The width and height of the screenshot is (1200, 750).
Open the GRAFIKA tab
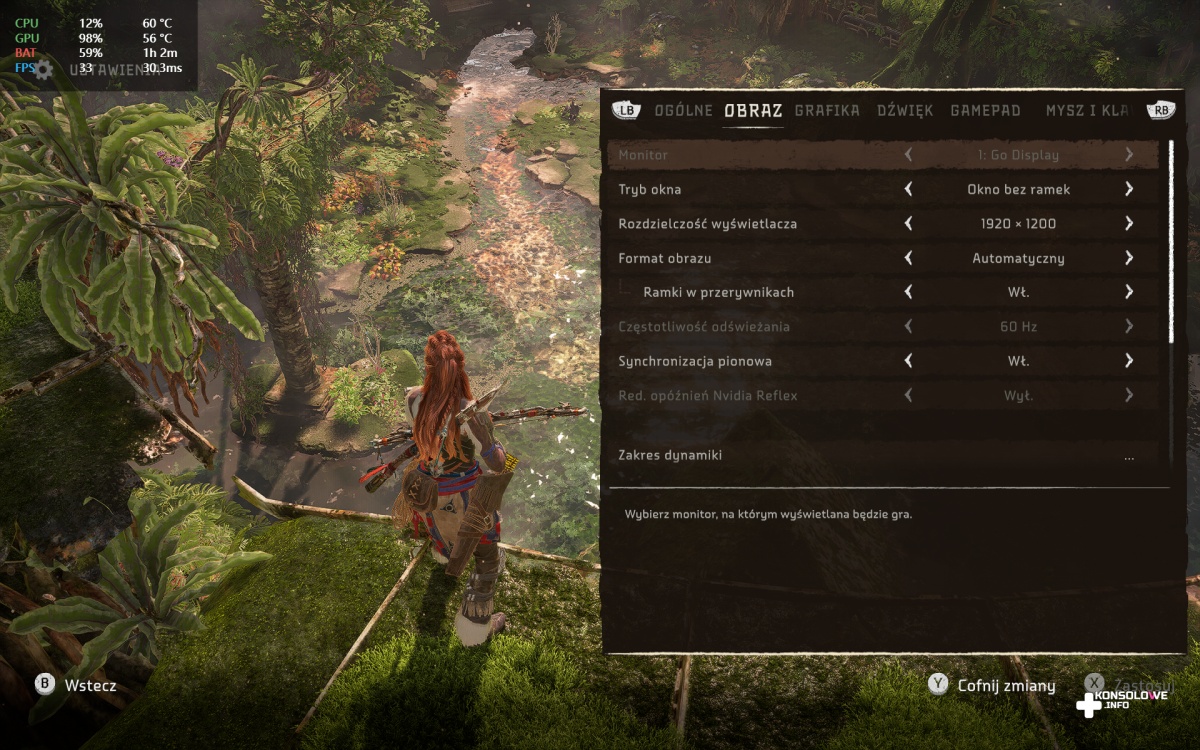(x=827, y=110)
